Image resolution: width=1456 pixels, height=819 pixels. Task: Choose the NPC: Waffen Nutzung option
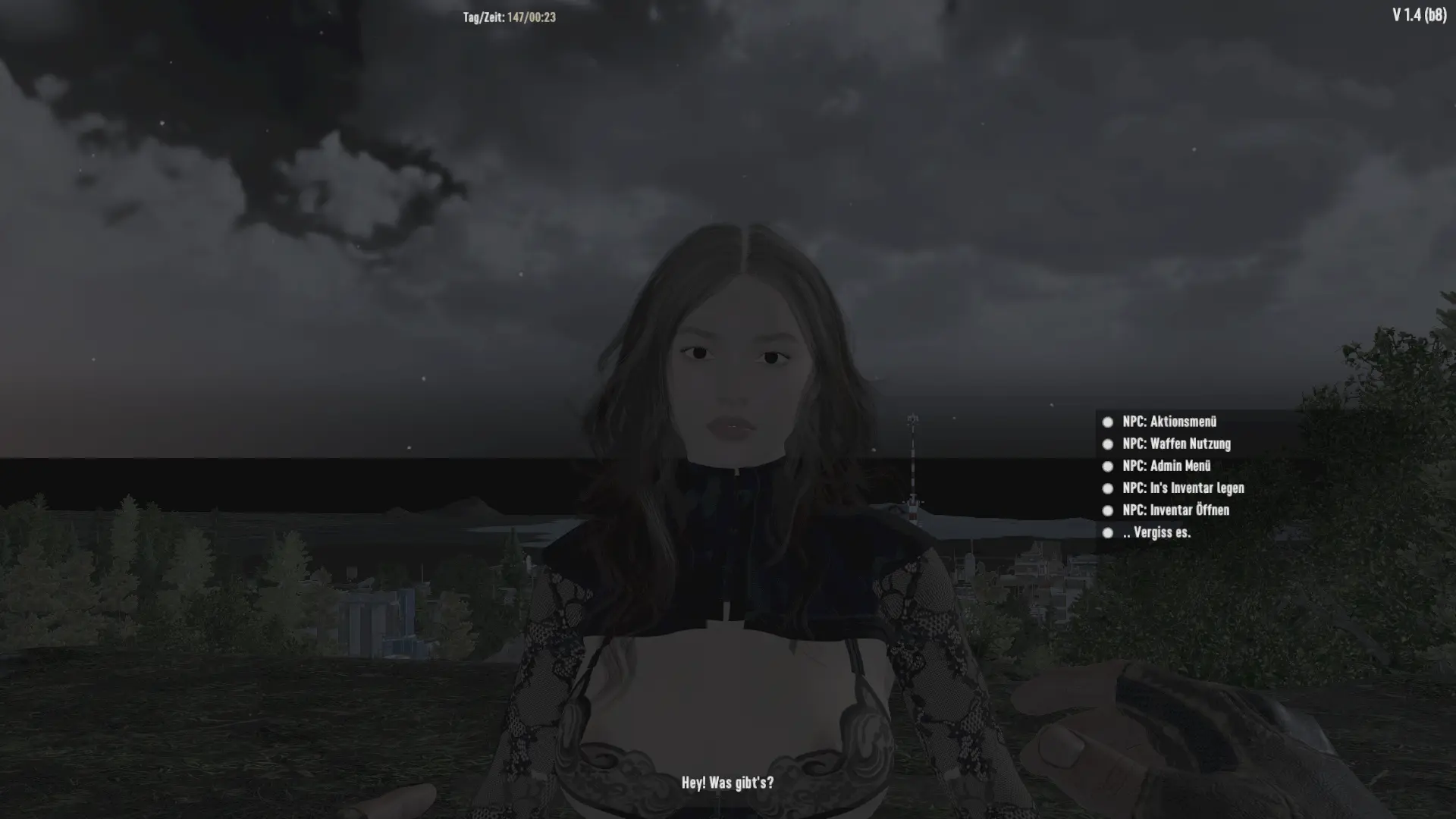coord(1176,444)
